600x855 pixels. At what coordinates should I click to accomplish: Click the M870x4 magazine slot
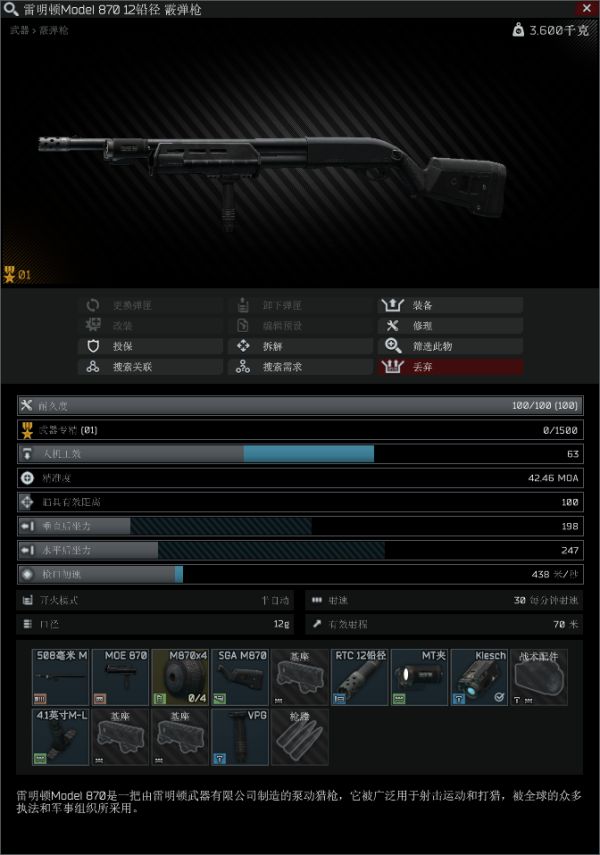(180, 677)
